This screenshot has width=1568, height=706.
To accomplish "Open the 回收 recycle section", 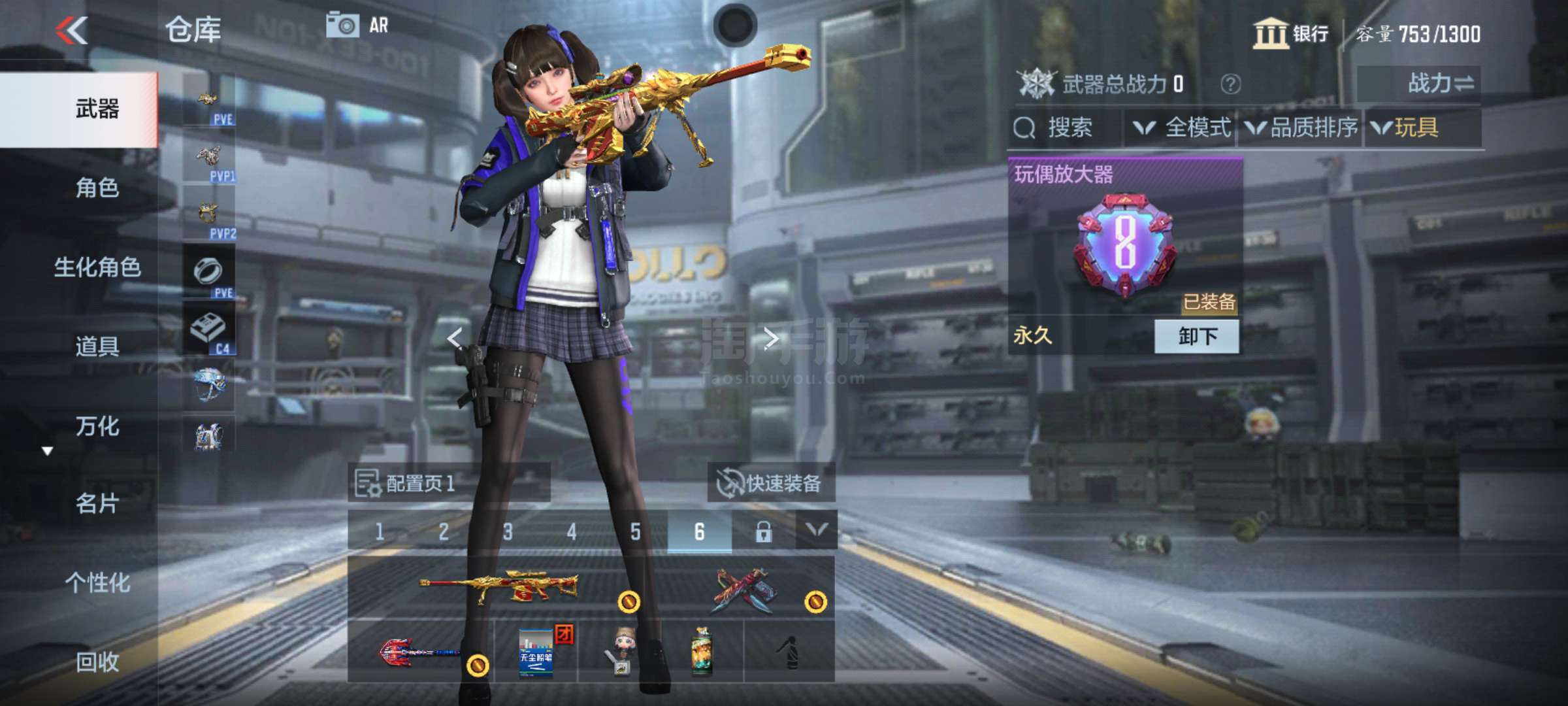I will 97,662.
